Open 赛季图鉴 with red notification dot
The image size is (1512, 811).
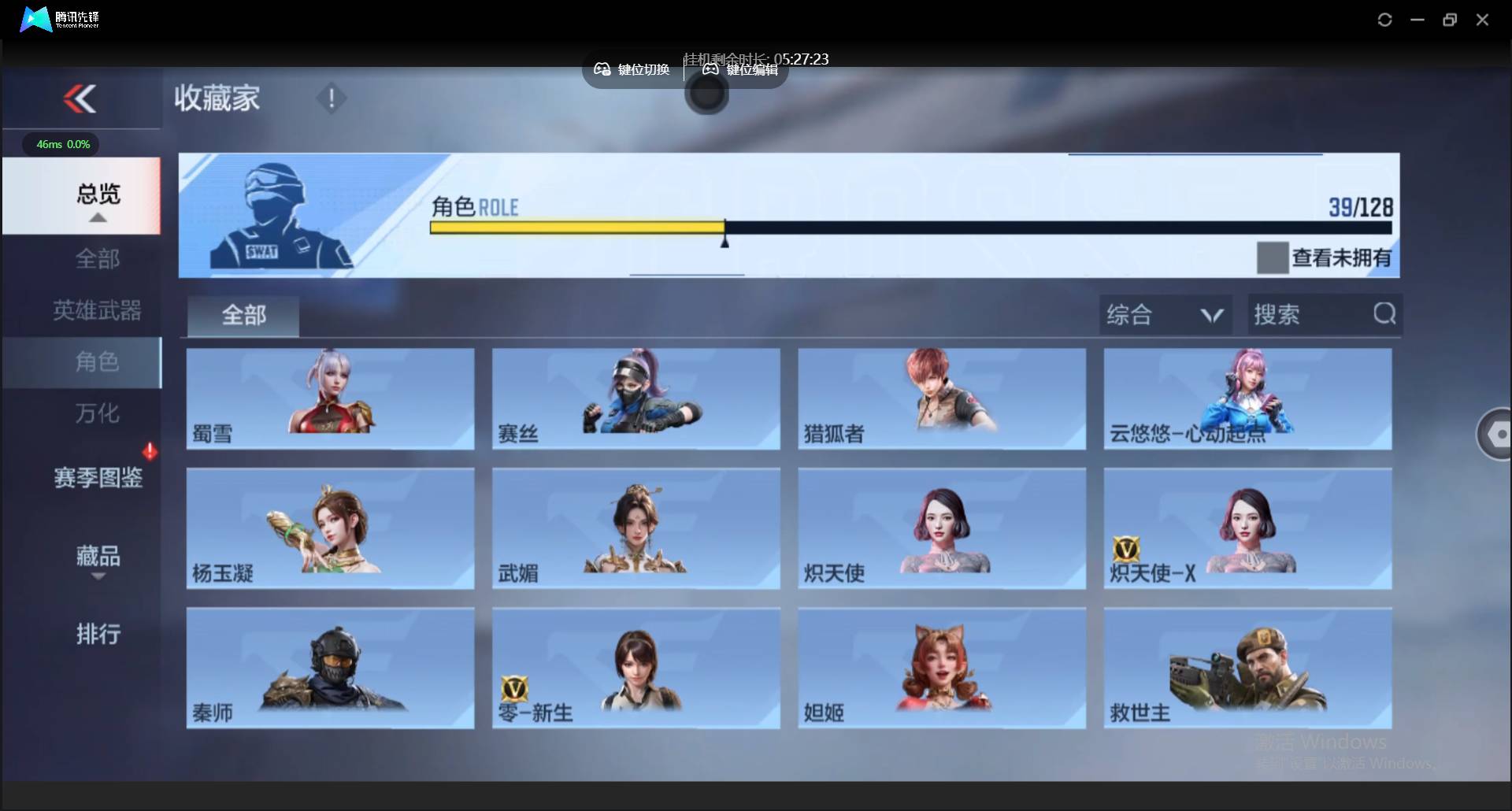99,476
